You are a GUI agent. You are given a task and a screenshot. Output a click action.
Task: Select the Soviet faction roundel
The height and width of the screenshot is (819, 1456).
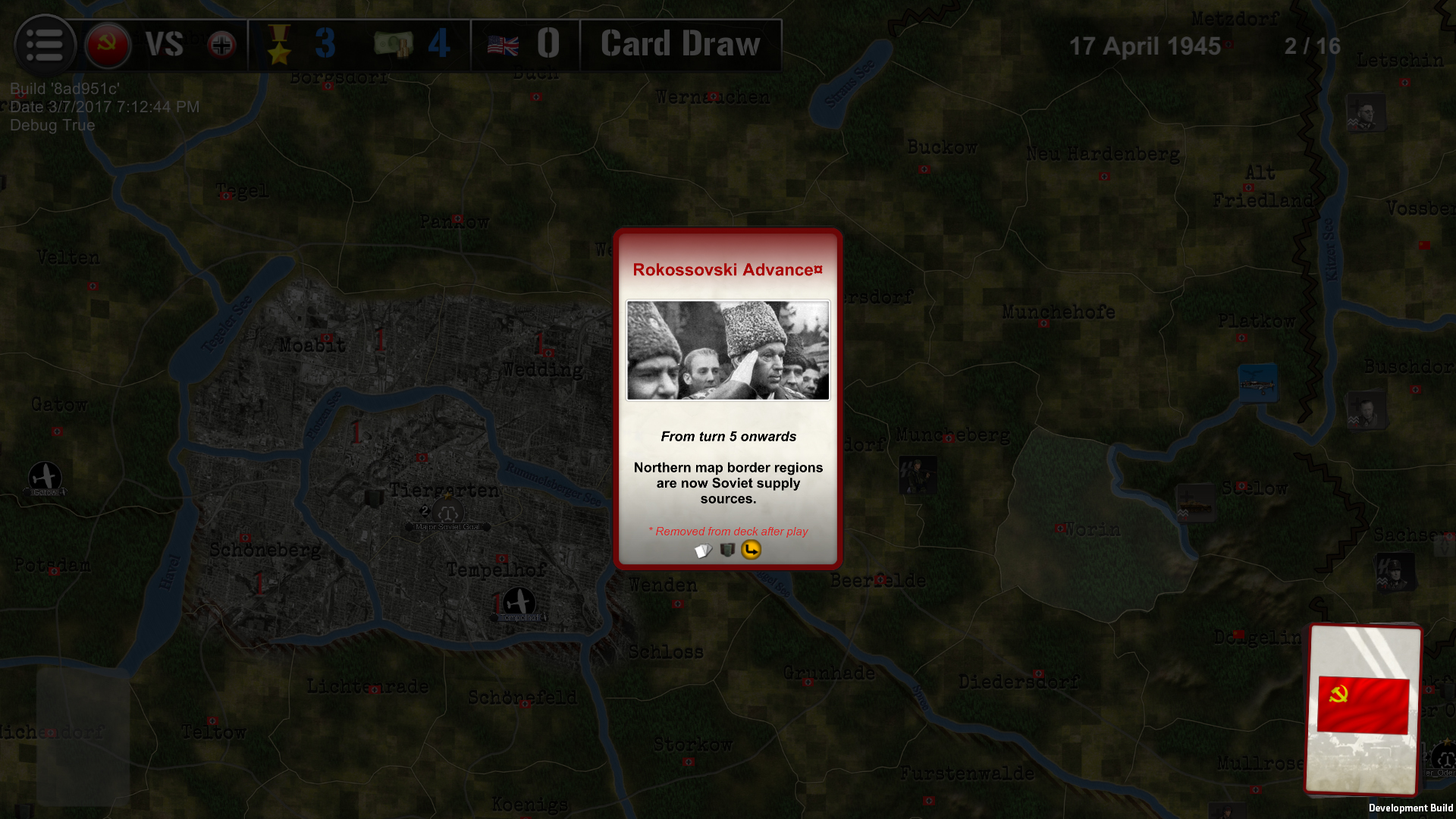[108, 45]
